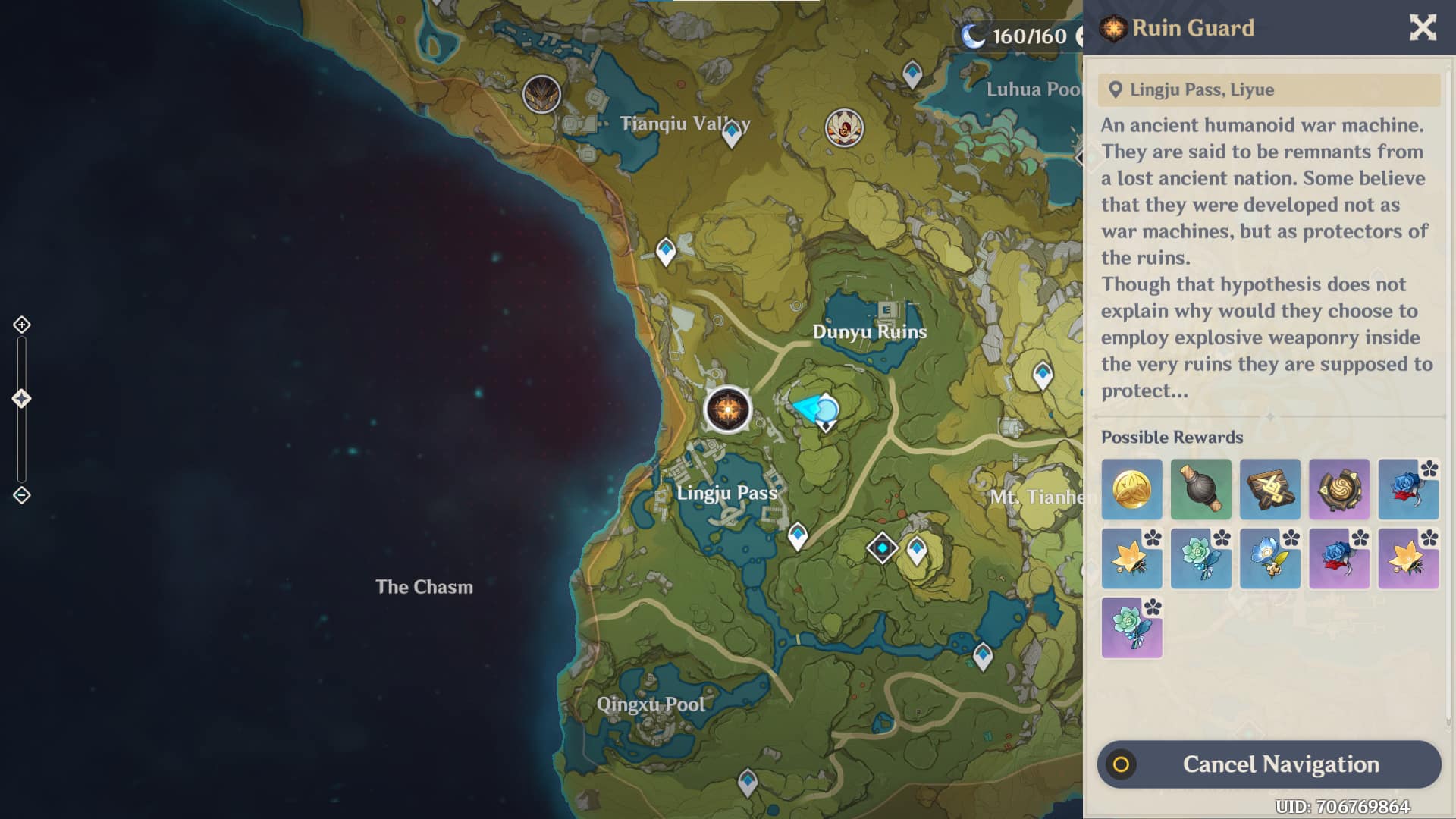Viewport: 1456px width, 819px height.
Task: Click the zoom-in plus icon on the left
Action: [x=22, y=325]
